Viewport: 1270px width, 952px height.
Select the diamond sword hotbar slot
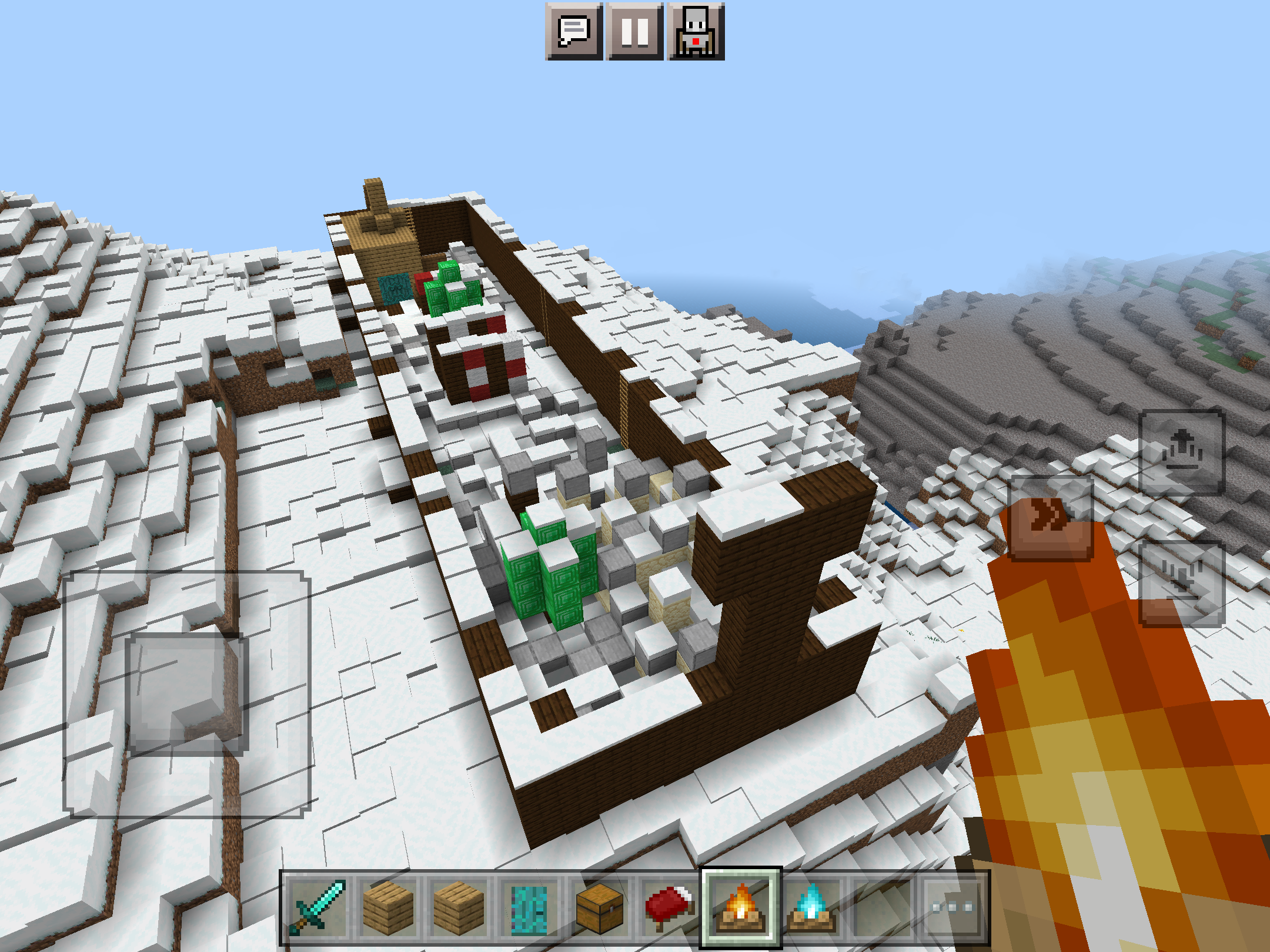[317, 907]
